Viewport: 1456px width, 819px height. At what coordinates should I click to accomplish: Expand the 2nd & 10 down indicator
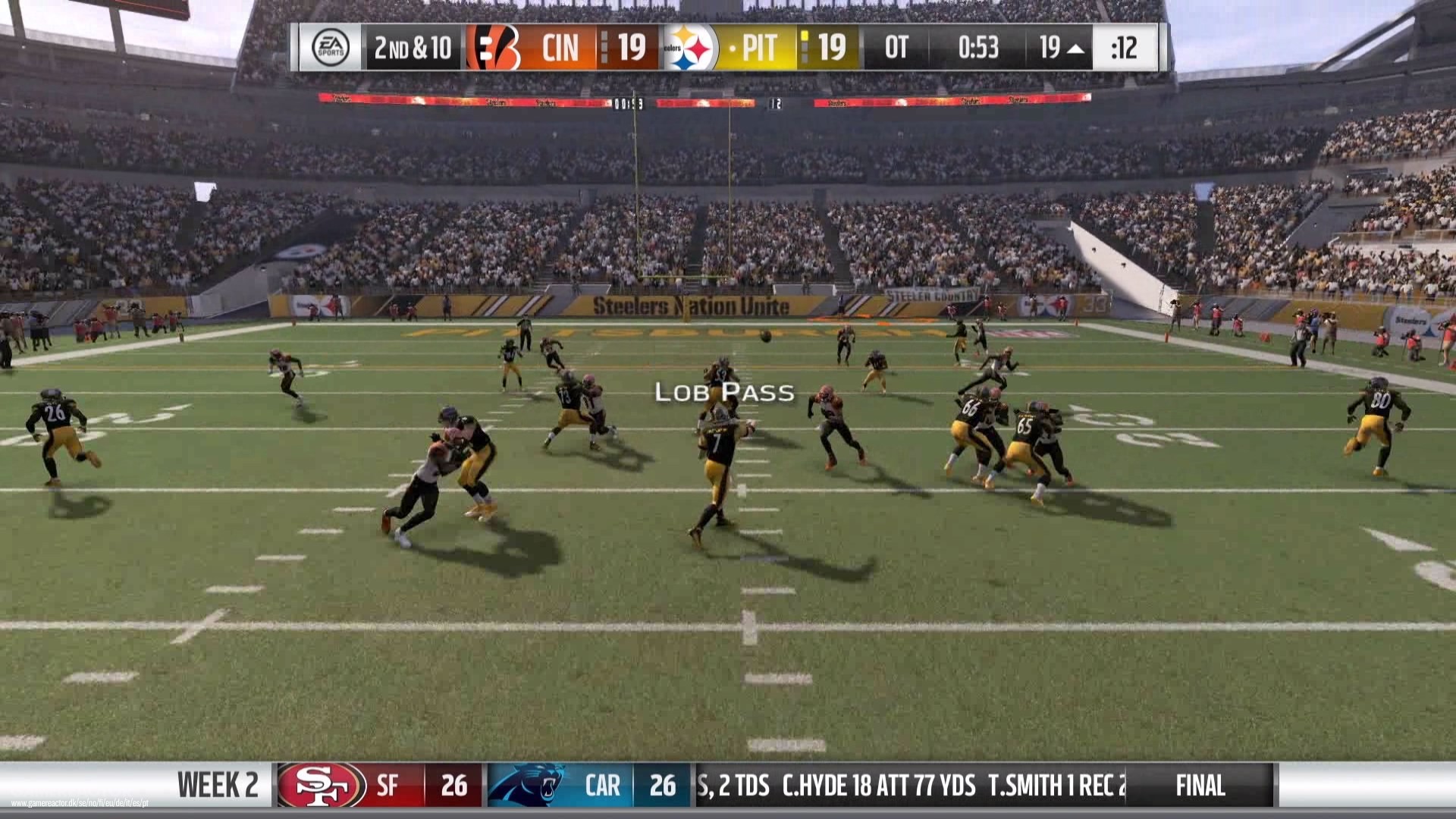point(413,47)
